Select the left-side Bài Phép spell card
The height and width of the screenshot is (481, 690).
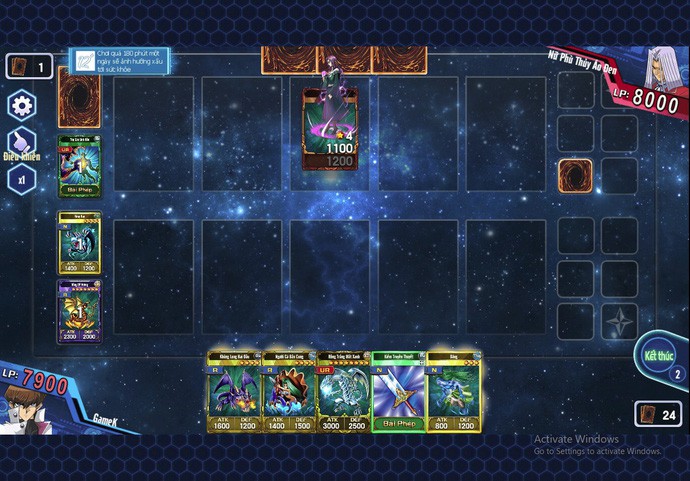(x=79, y=167)
